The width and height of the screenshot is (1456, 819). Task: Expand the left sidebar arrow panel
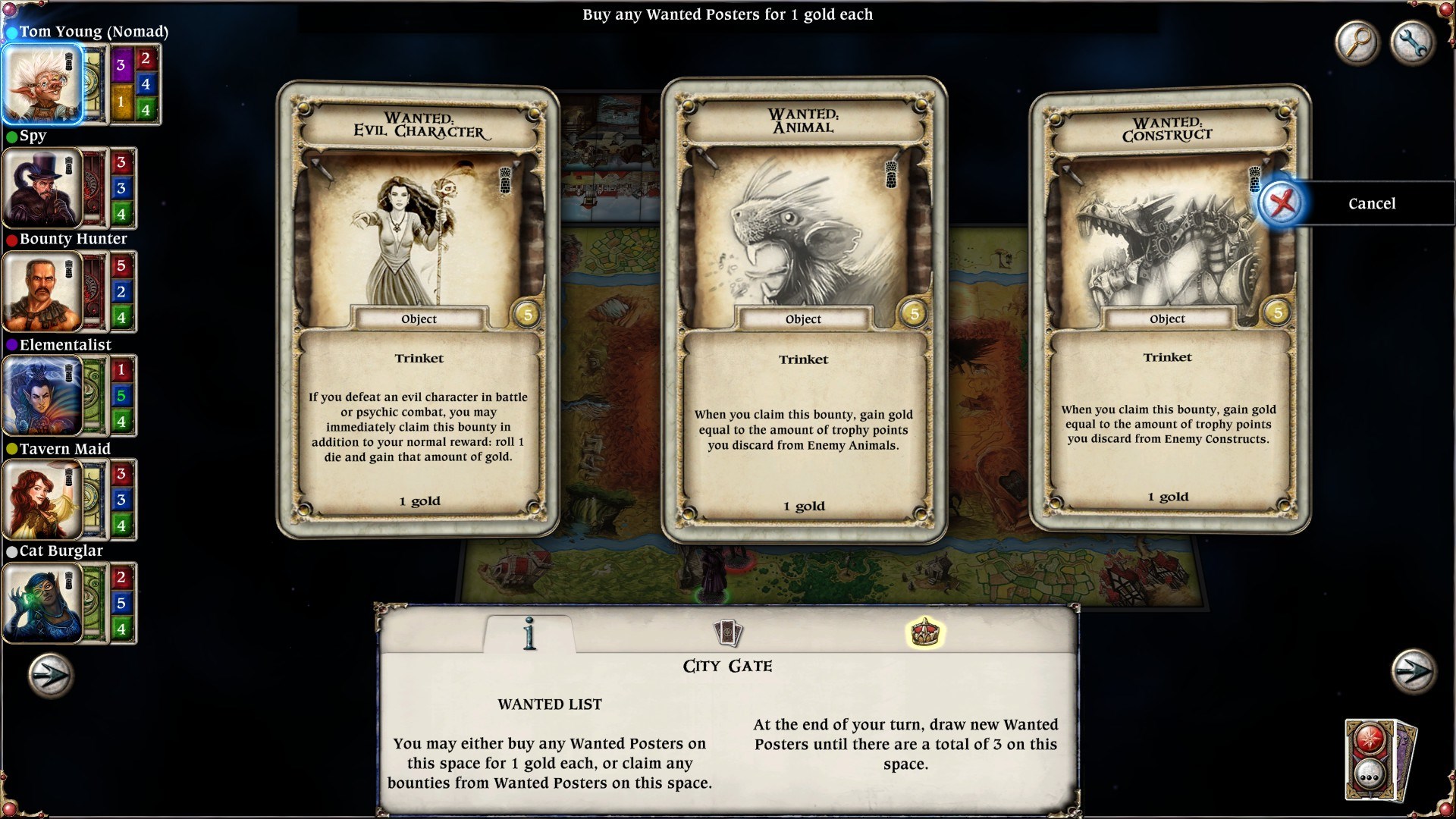coord(48,671)
